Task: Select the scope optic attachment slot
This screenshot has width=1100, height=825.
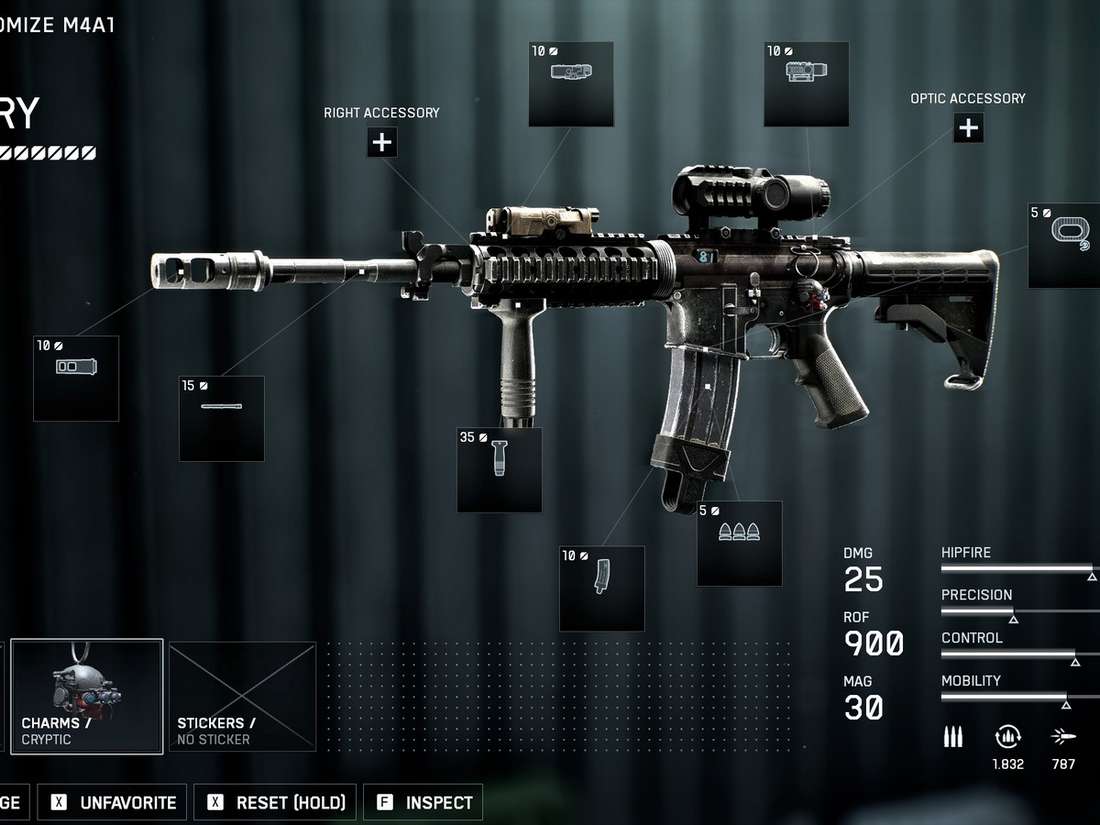Action: pyautogui.click(x=806, y=84)
